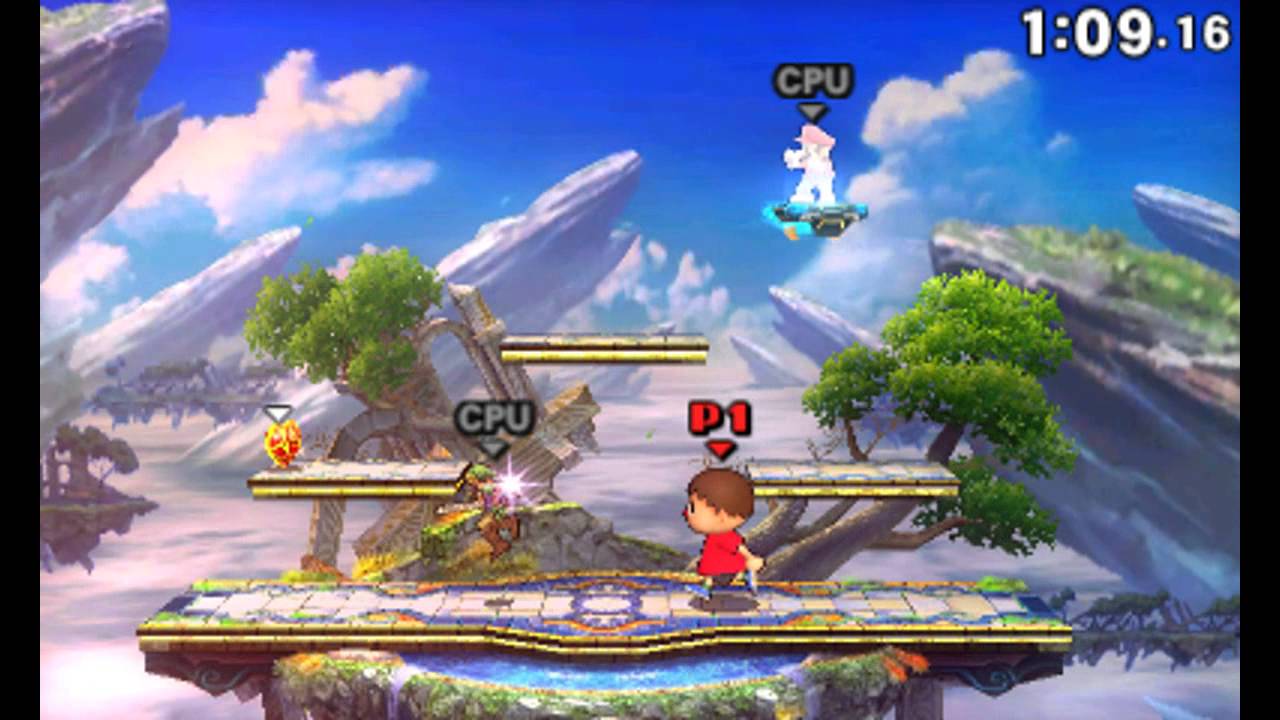Toggle the red arrow under the P1 tag
The width and height of the screenshot is (1280, 720).
pos(719,447)
